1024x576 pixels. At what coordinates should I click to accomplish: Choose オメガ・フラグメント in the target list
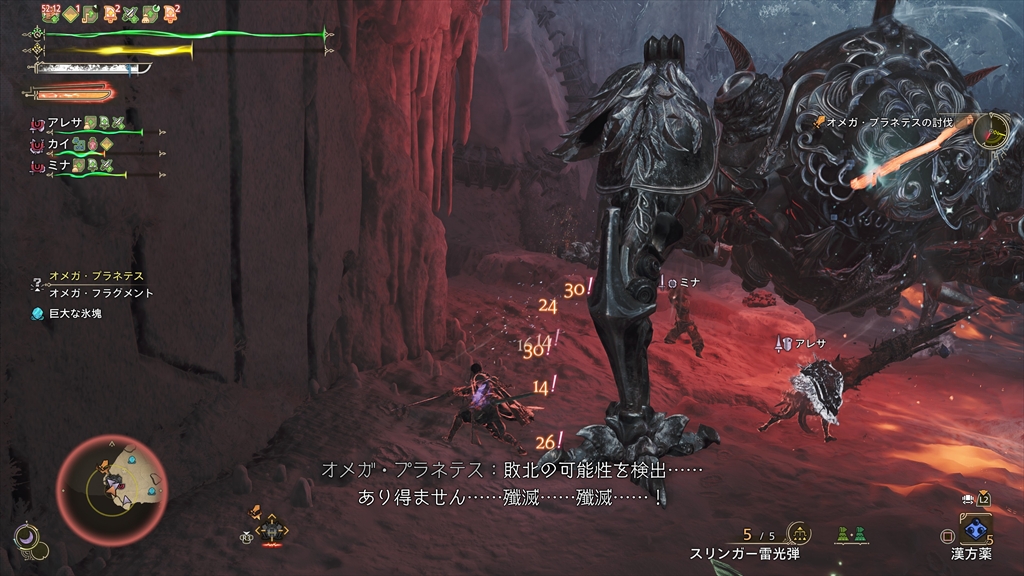tap(101, 293)
